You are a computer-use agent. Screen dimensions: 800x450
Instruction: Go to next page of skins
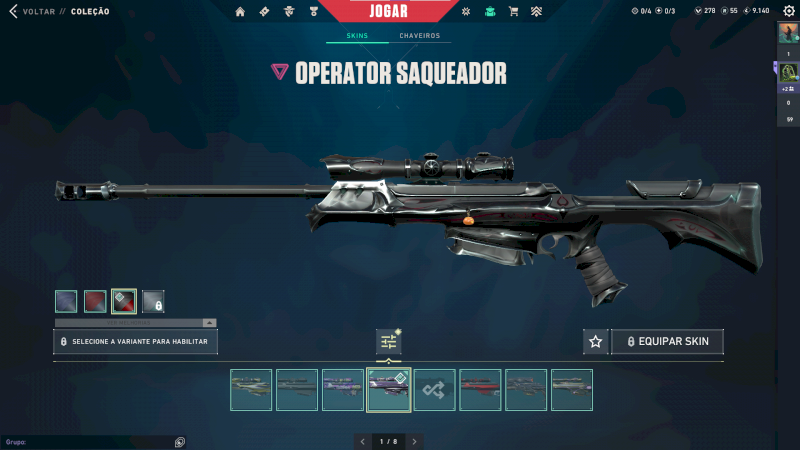[x=415, y=441]
